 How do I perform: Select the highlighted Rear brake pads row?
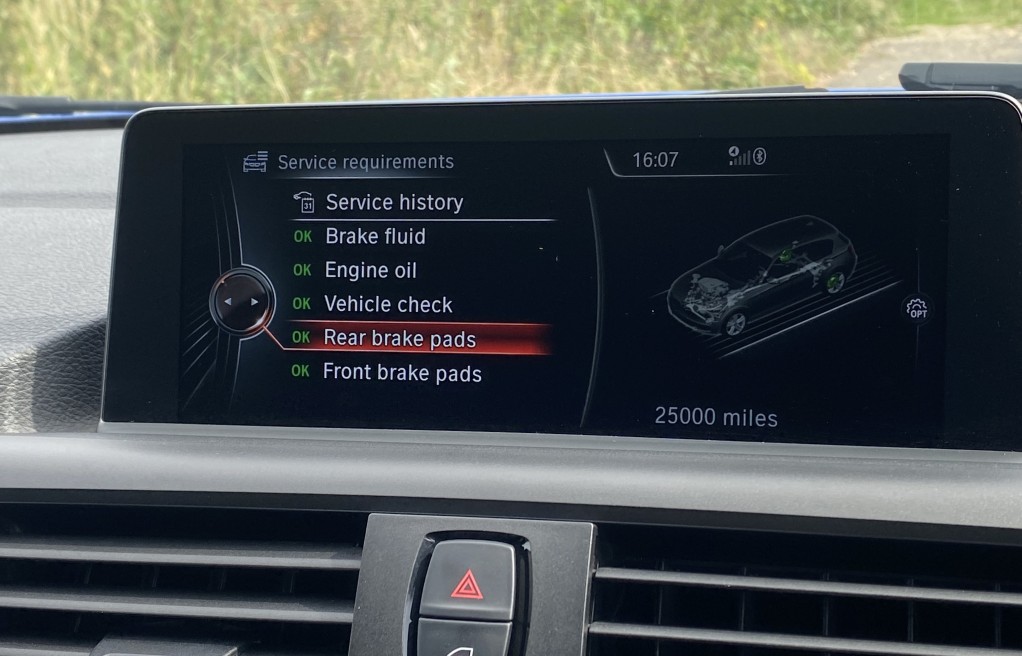coord(399,339)
